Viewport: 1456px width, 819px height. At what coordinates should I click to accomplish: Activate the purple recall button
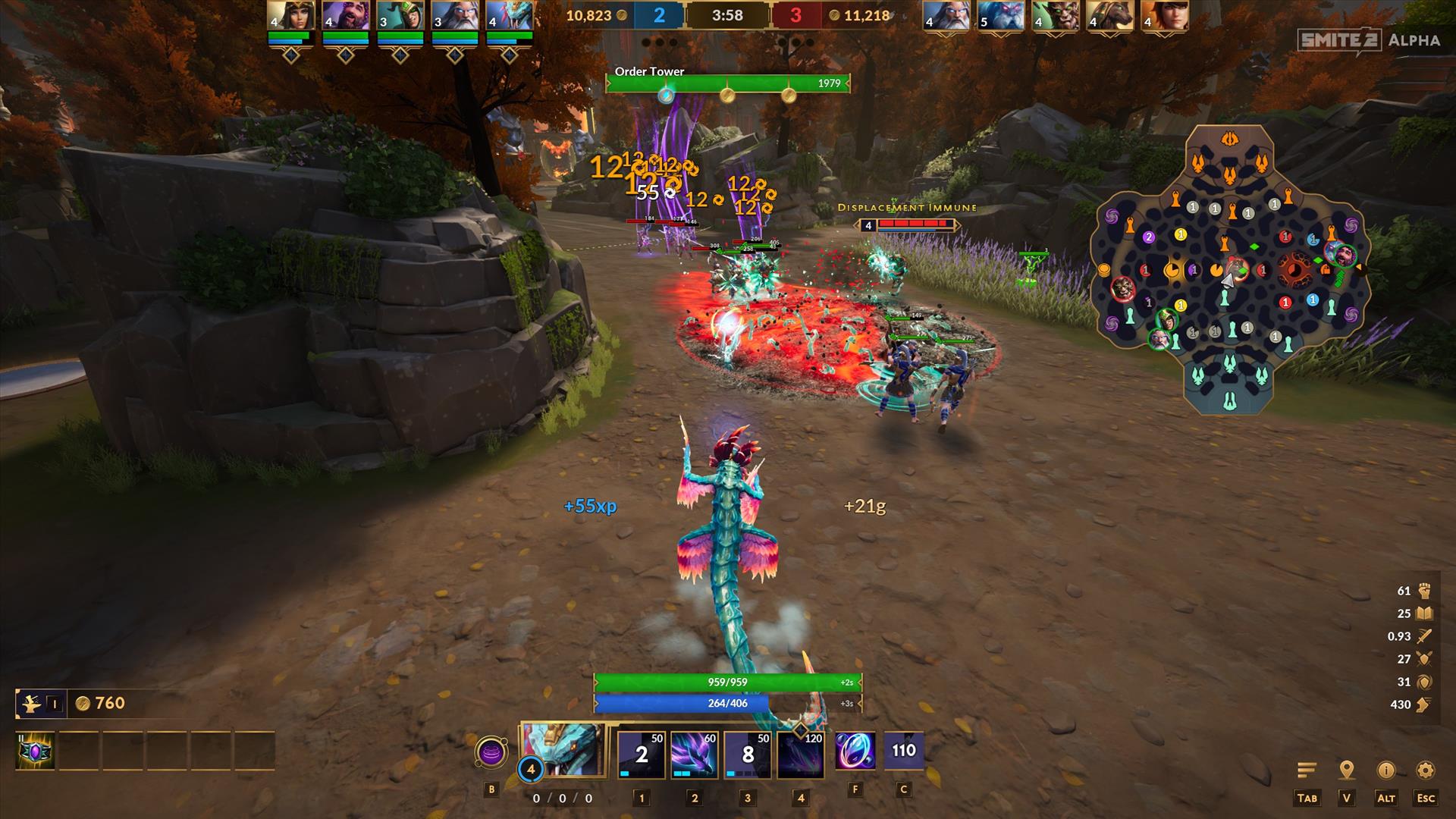pyautogui.click(x=491, y=754)
